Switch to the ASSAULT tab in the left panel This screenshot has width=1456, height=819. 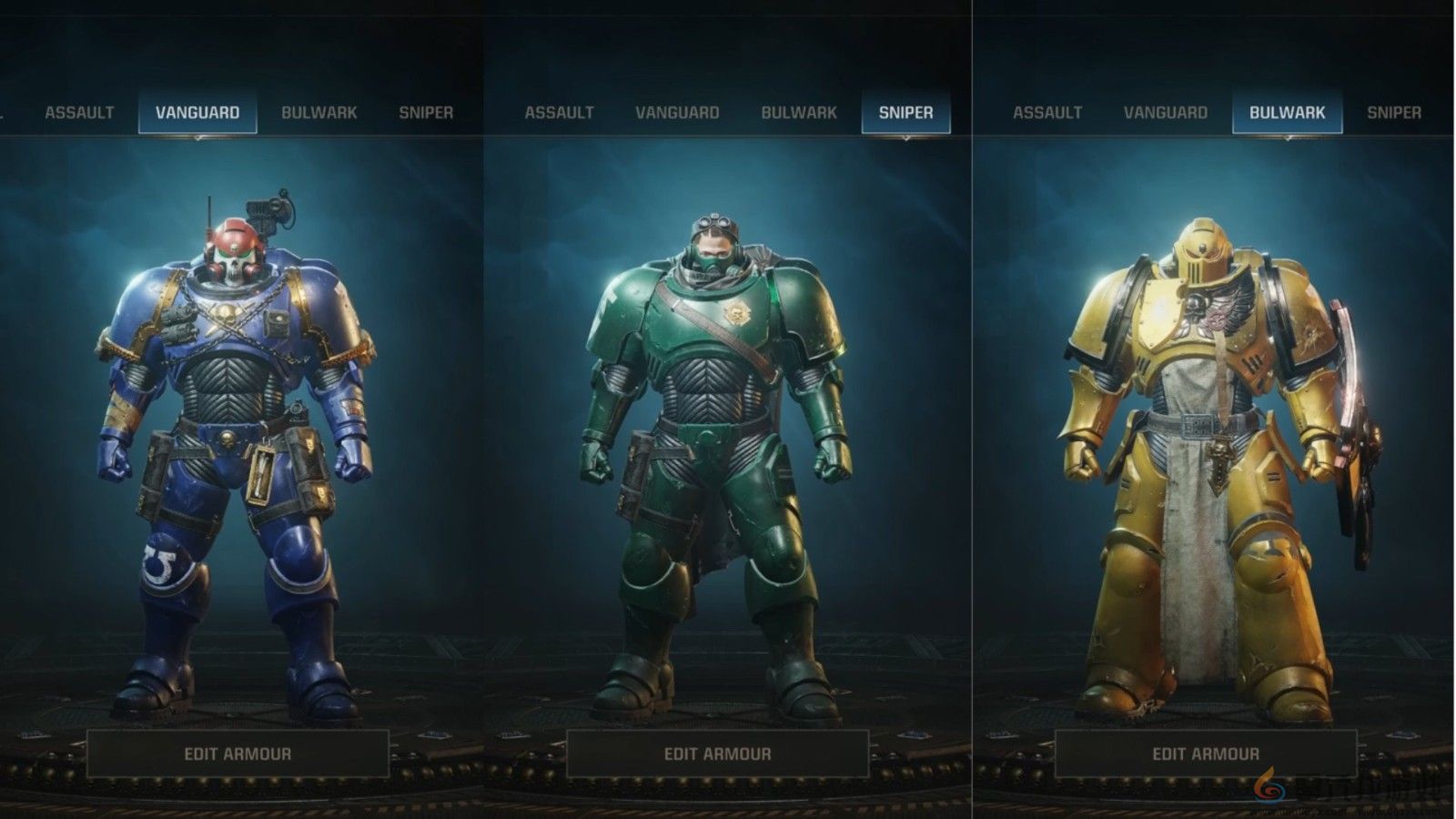[79, 113]
